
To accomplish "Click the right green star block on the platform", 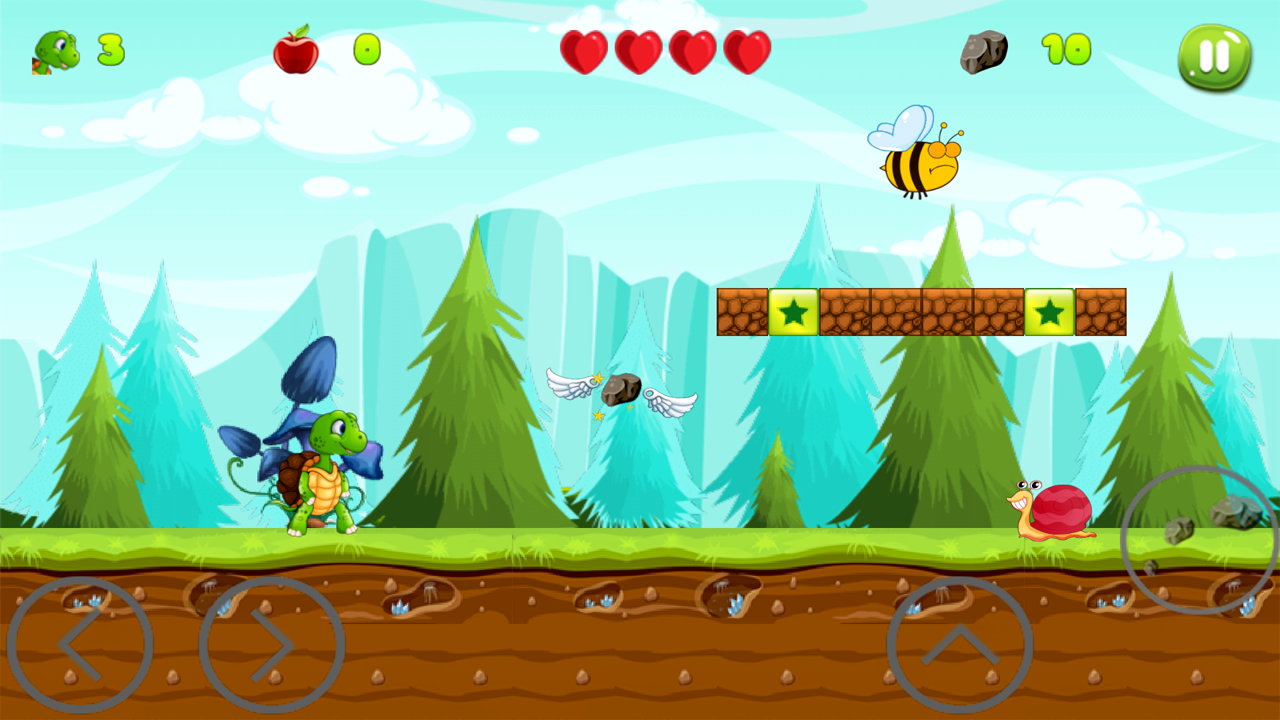I will click(x=1049, y=312).
